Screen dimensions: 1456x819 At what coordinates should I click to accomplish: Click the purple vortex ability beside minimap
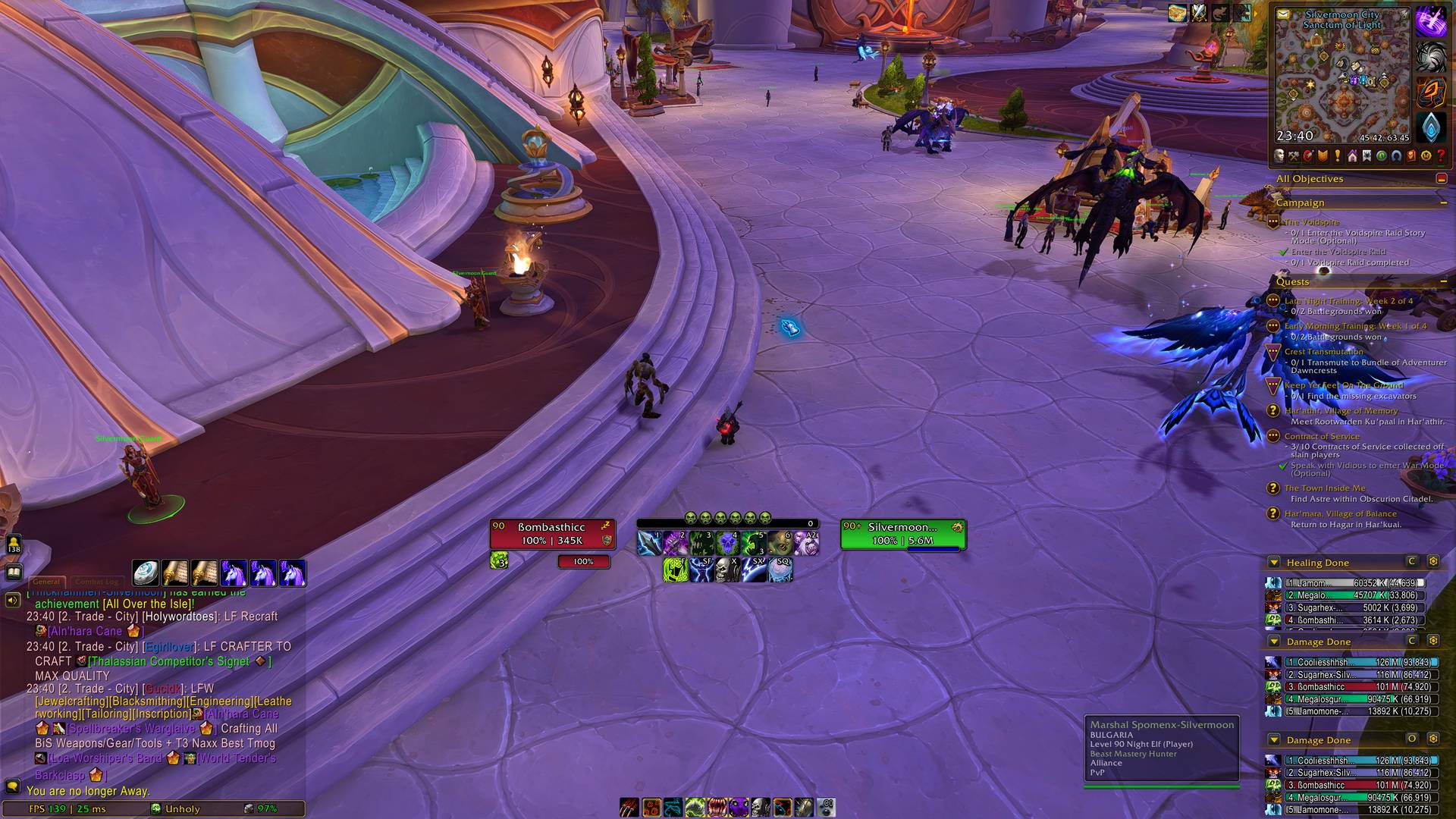1430,21
